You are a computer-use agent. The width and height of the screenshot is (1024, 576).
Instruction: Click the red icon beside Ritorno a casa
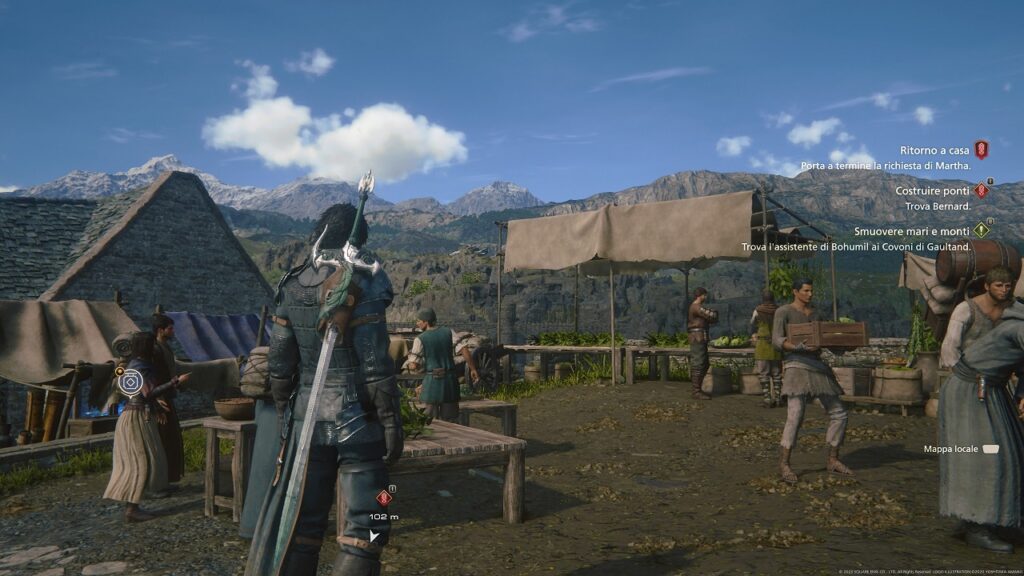(981, 150)
